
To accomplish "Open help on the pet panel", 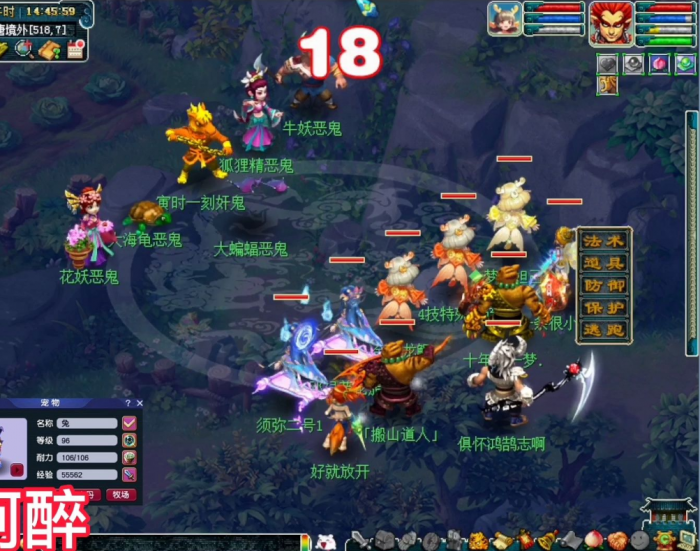I will 127,402.
